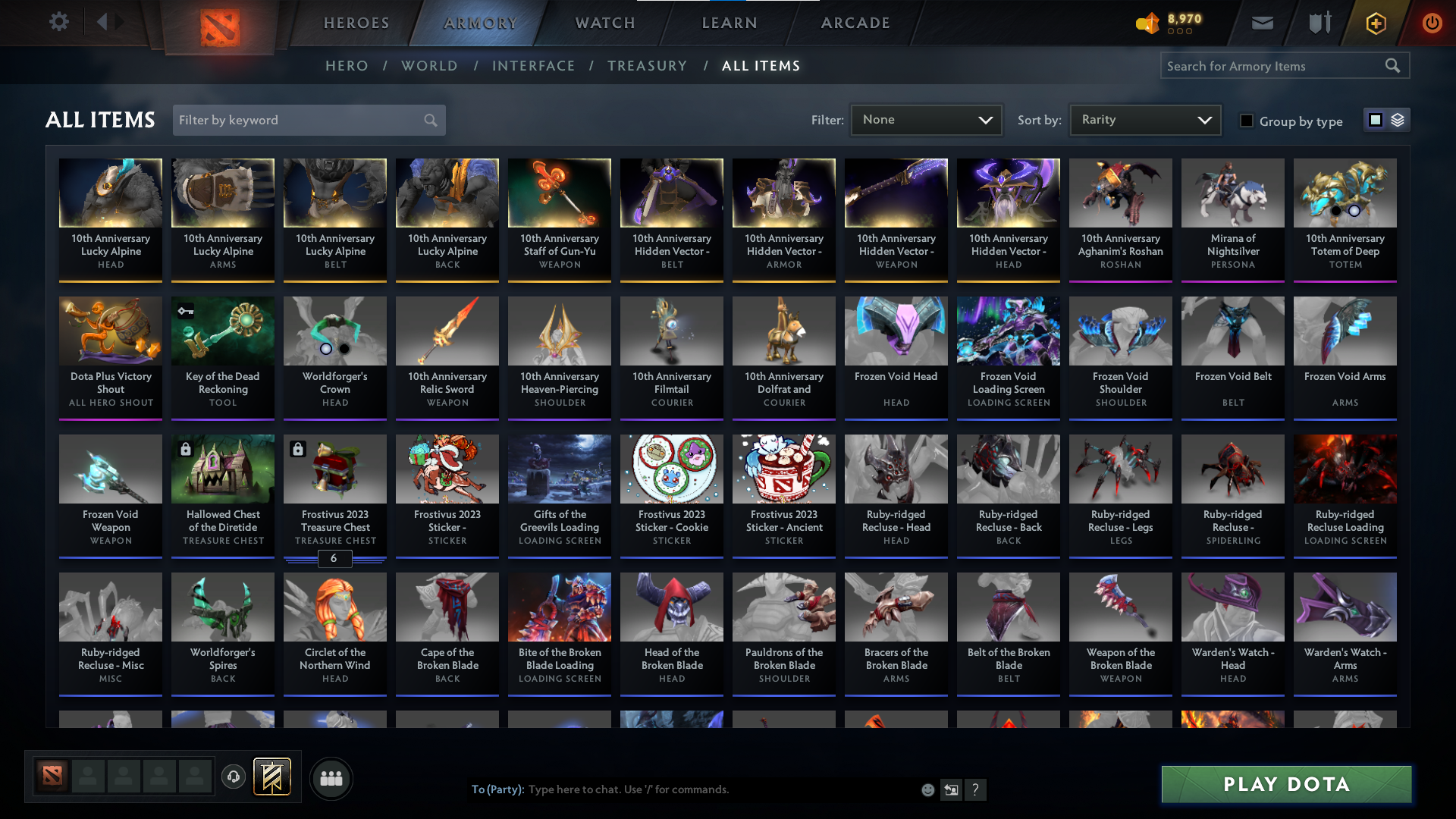Image resolution: width=1456 pixels, height=819 pixels.
Task: Open the mail inbox icon
Action: 1262,23
